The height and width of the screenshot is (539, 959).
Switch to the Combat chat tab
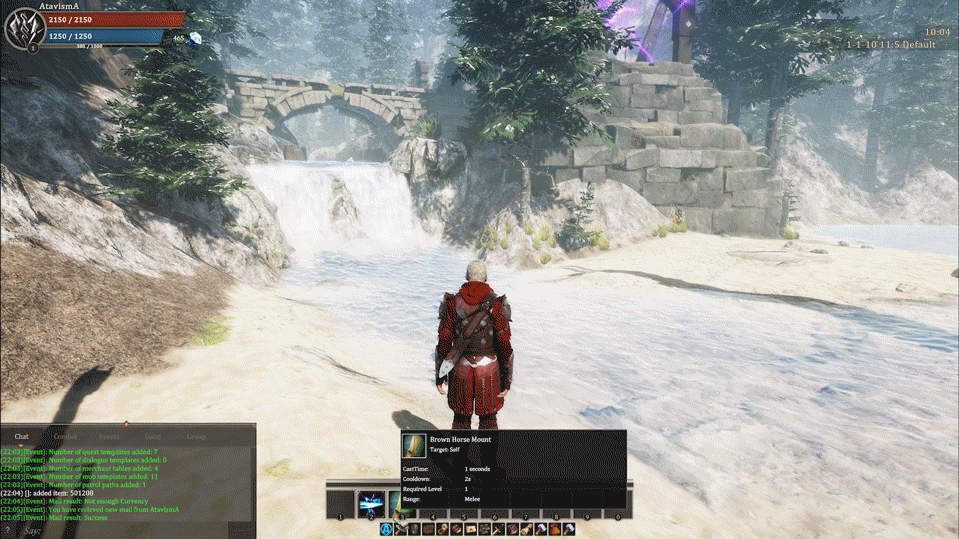point(65,437)
